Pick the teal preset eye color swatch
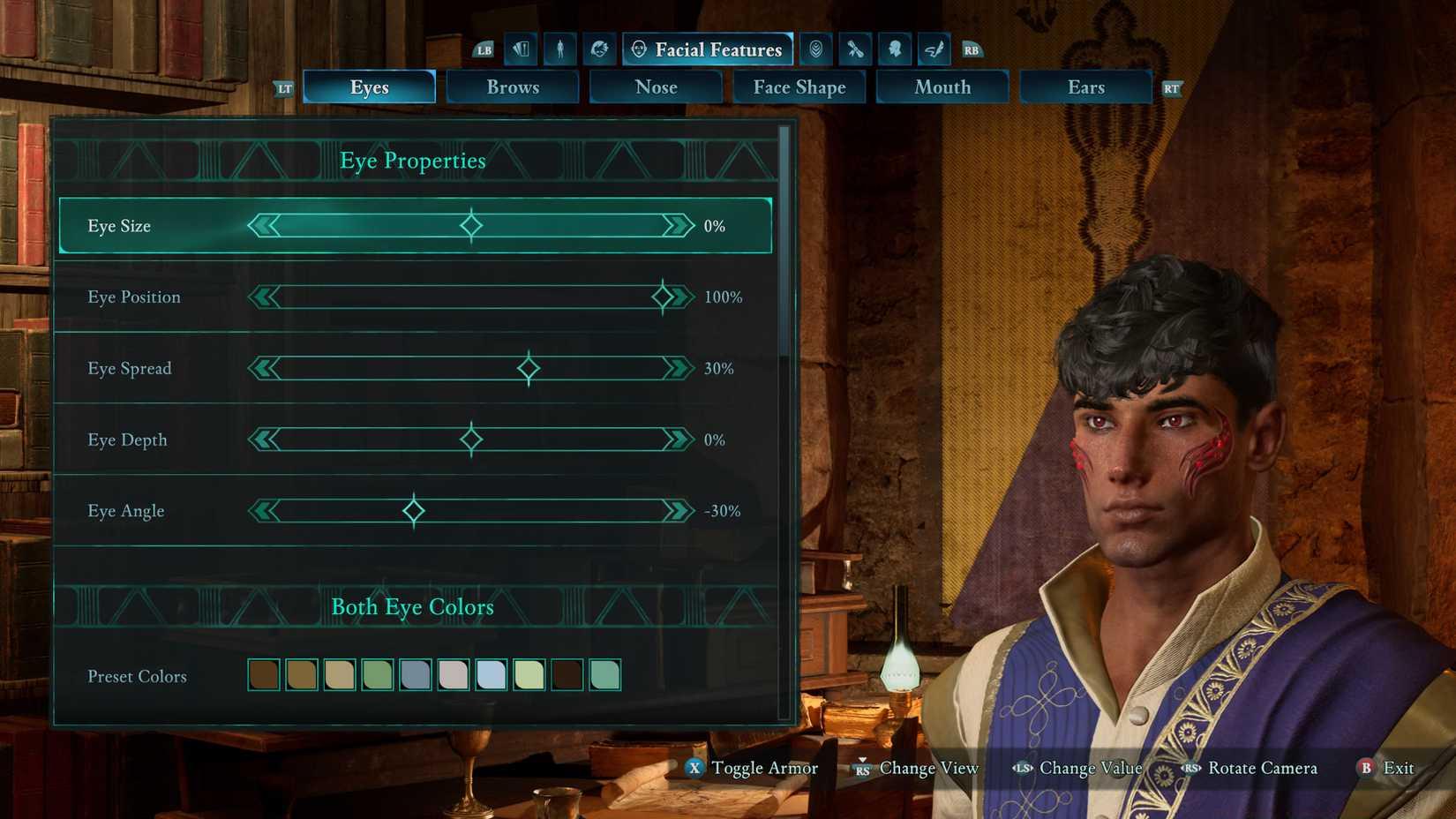 (604, 674)
